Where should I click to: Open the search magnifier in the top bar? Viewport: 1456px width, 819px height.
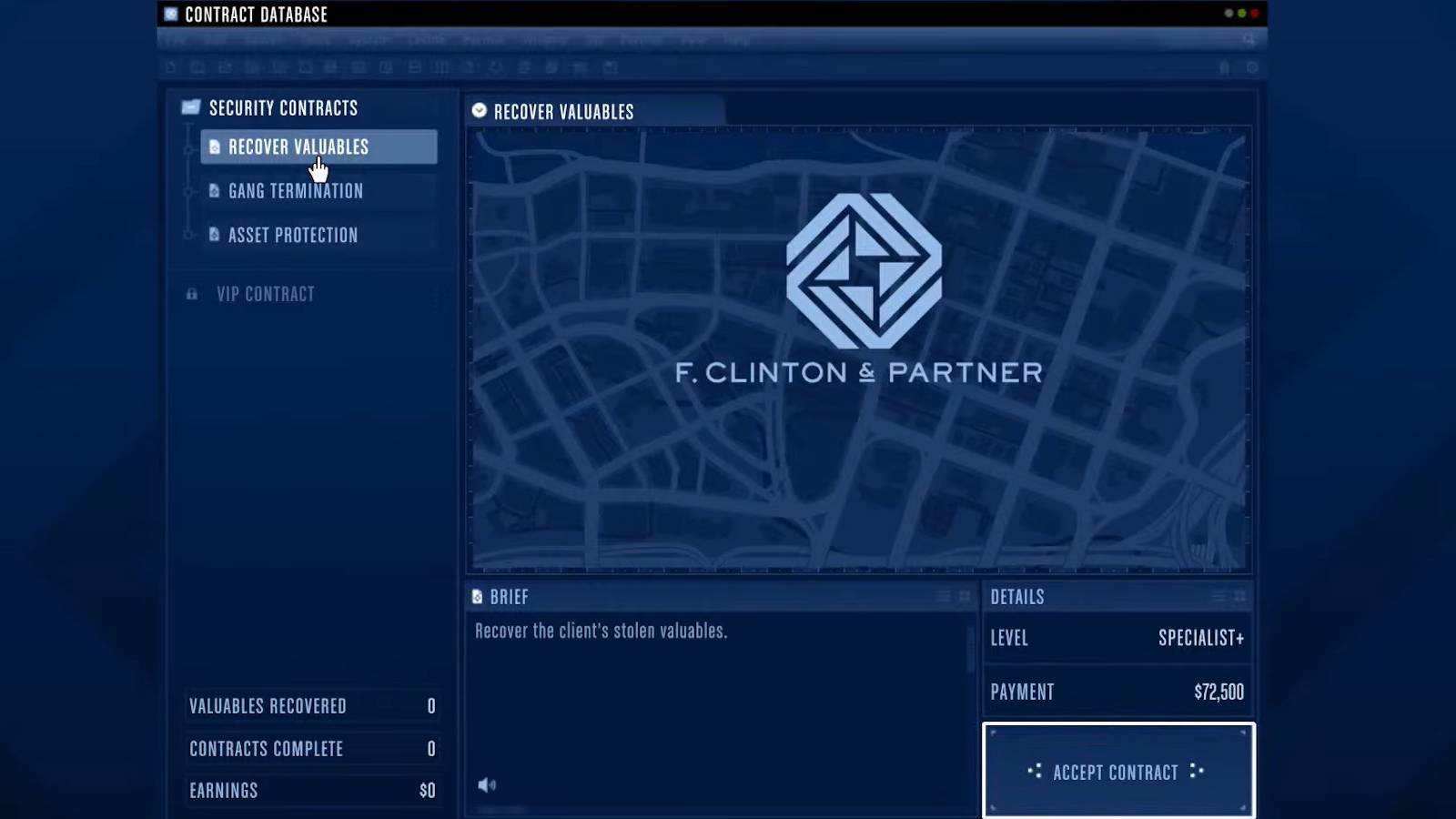click(x=1248, y=39)
